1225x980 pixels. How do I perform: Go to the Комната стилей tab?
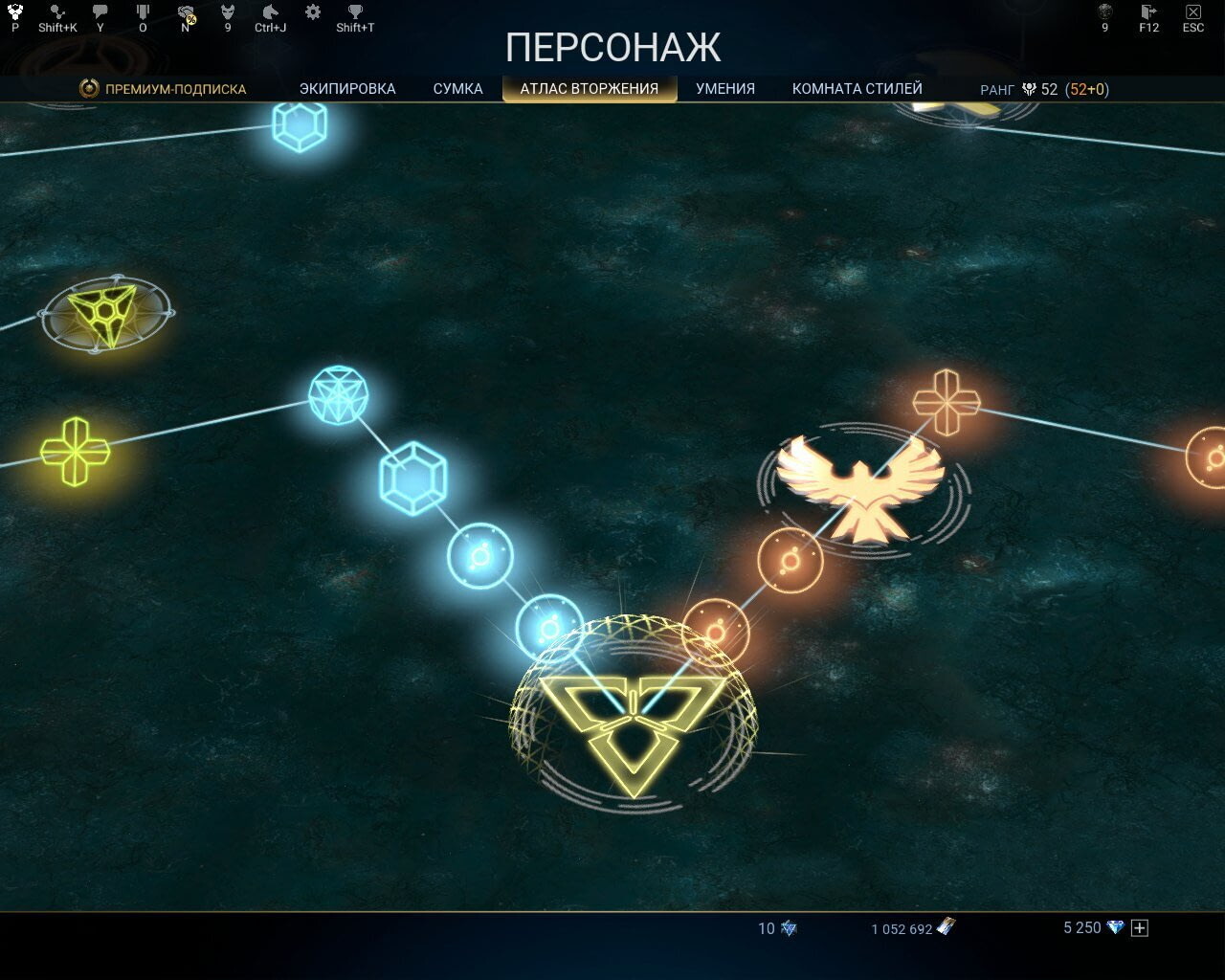click(x=857, y=89)
